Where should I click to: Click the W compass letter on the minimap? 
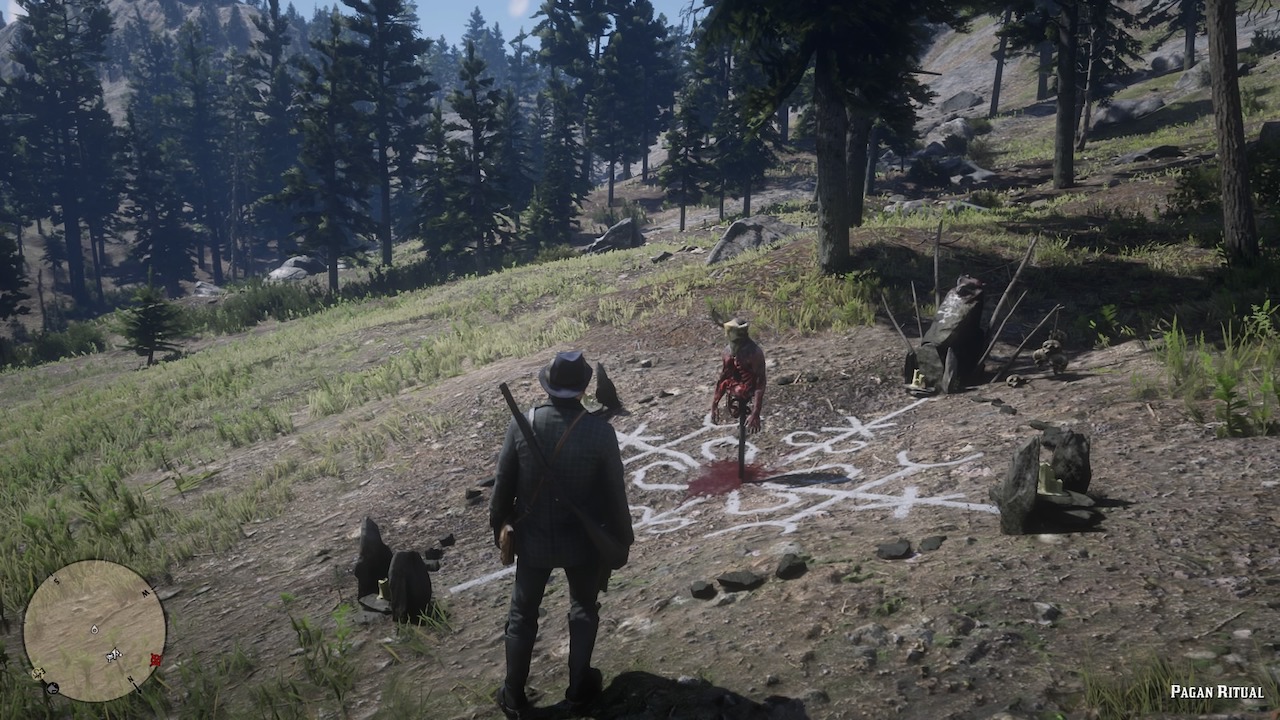tap(145, 591)
